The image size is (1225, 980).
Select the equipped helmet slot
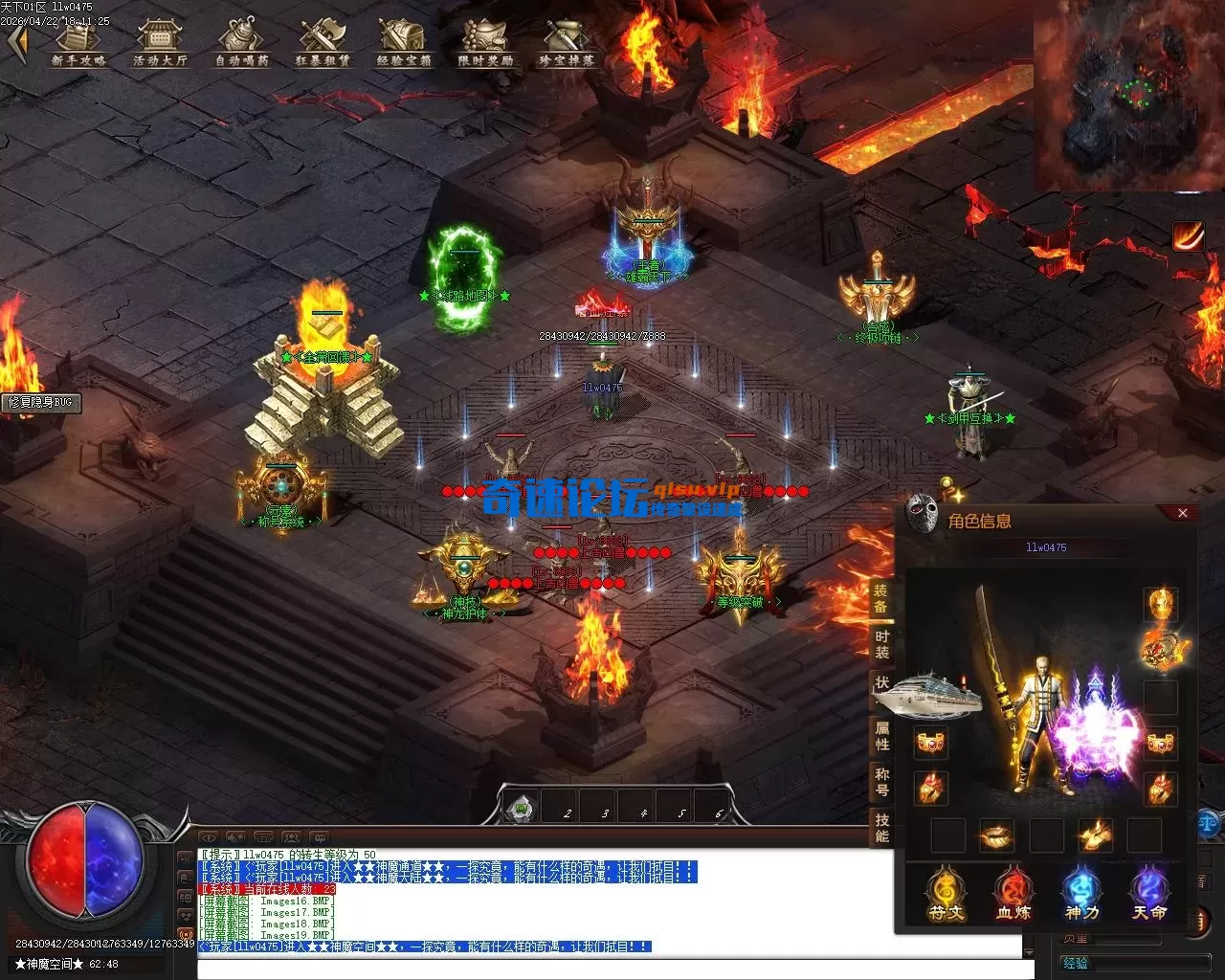coord(1160,603)
